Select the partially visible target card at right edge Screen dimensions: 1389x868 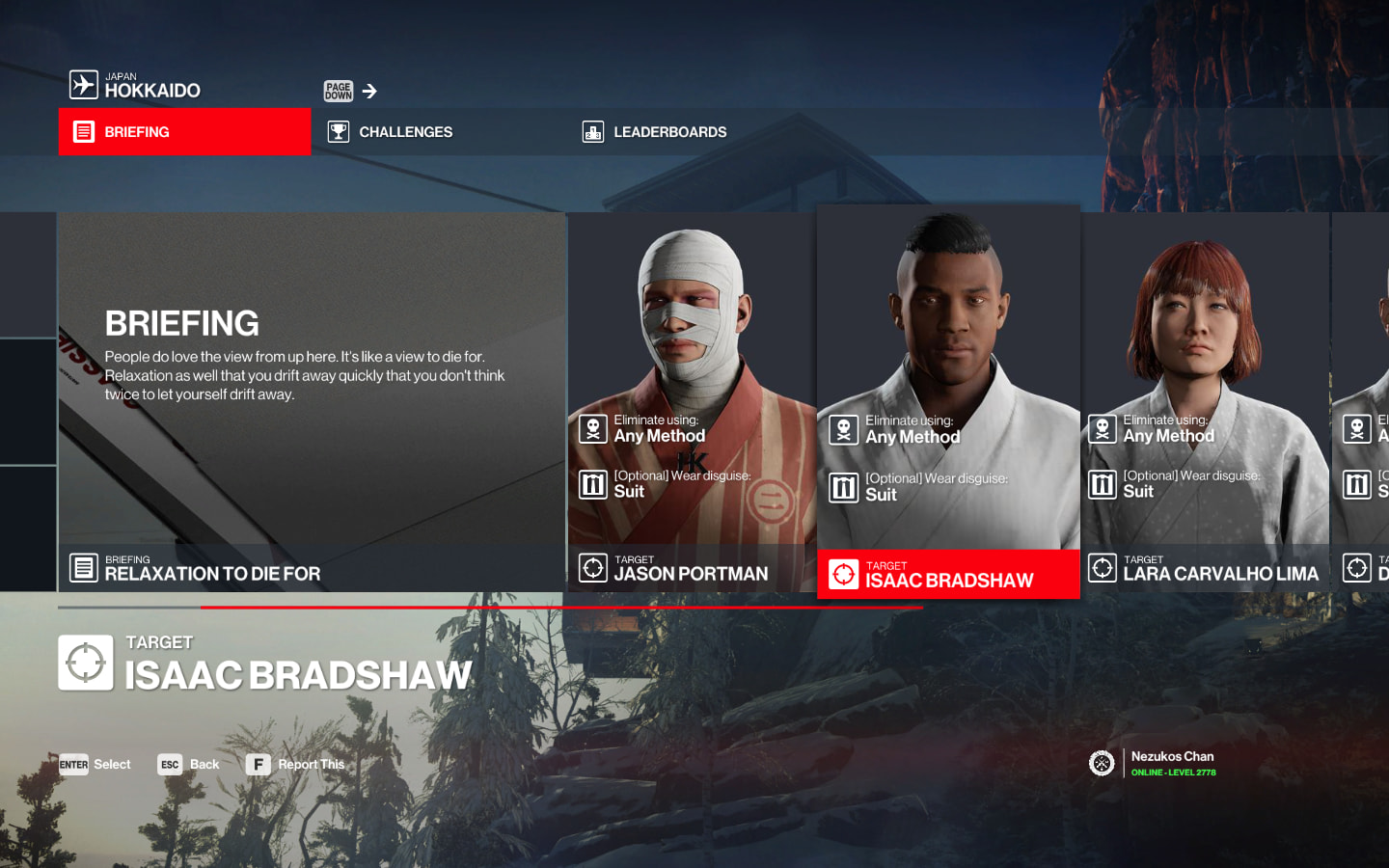1362,402
